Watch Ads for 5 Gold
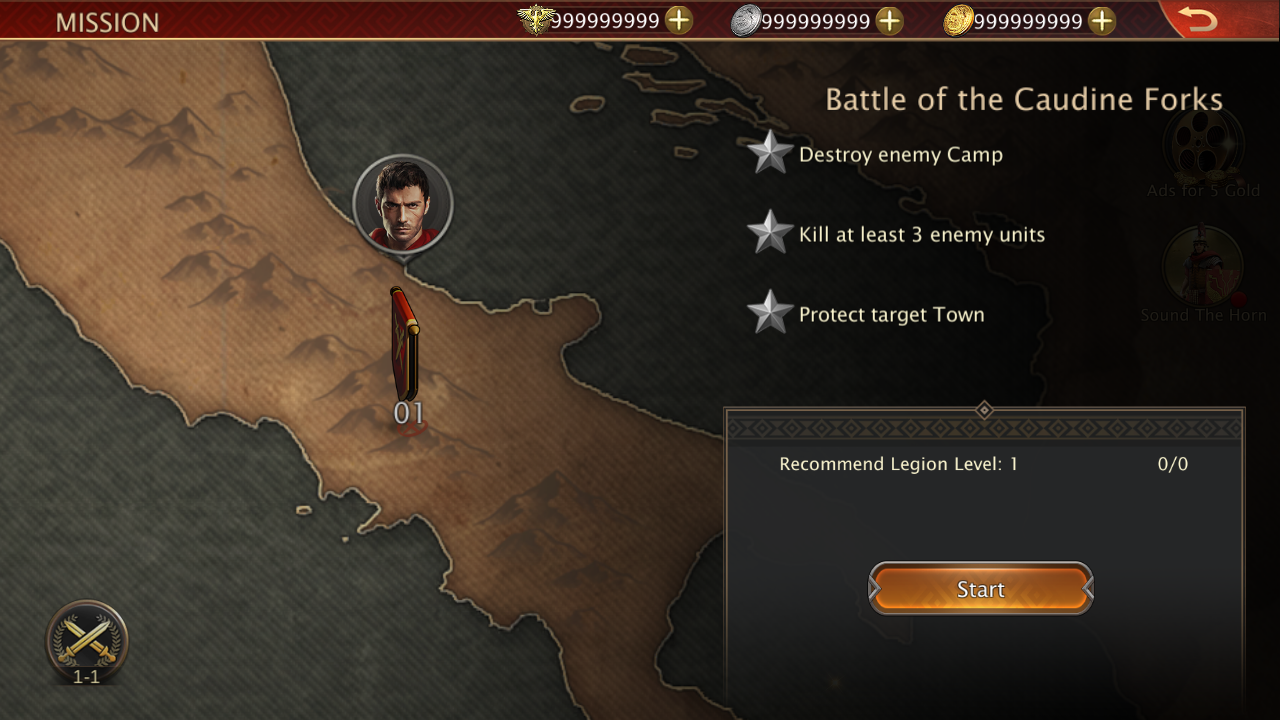The width and height of the screenshot is (1280, 720). [x=1203, y=147]
